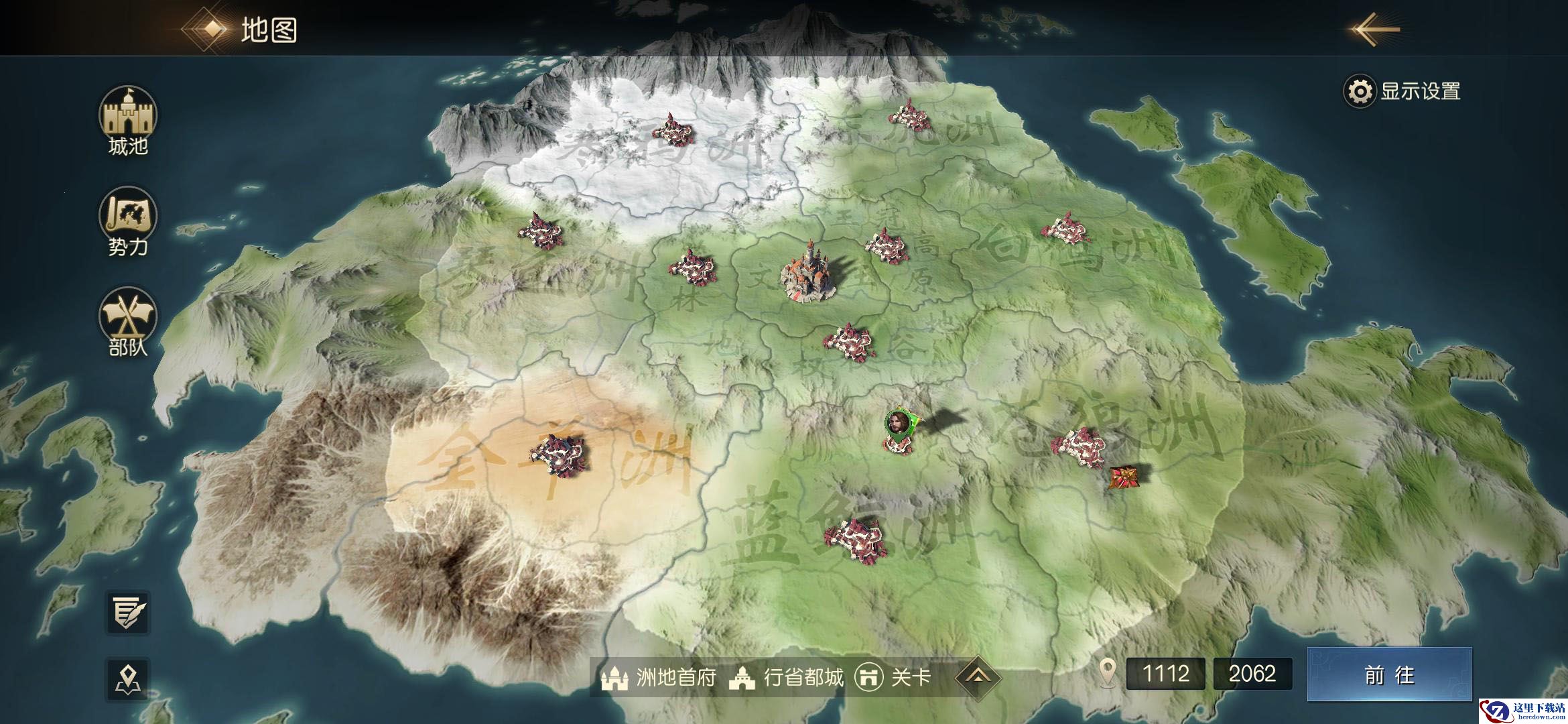Edit the X coordinate field 1112
1568x724 pixels.
1165,674
